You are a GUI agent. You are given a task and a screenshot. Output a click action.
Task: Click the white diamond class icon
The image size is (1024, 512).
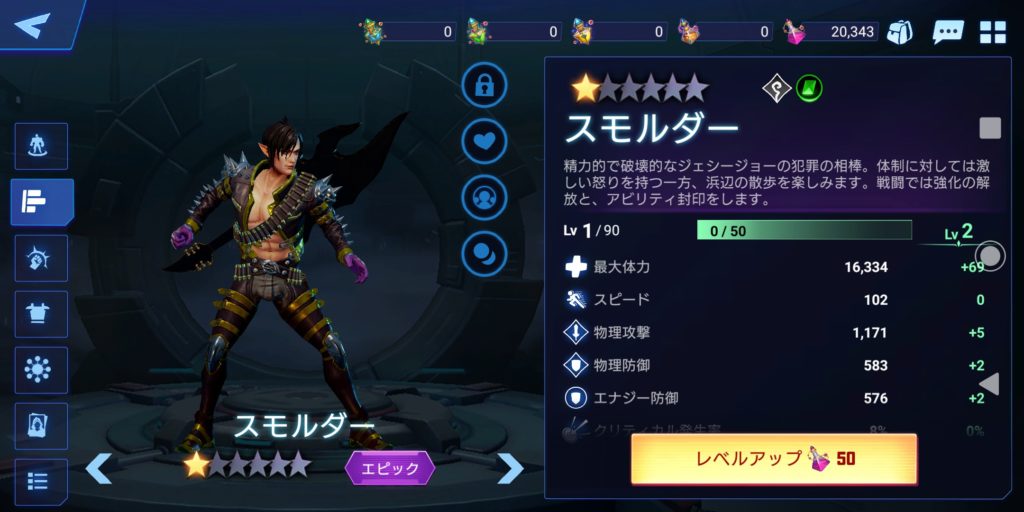click(x=777, y=89)
